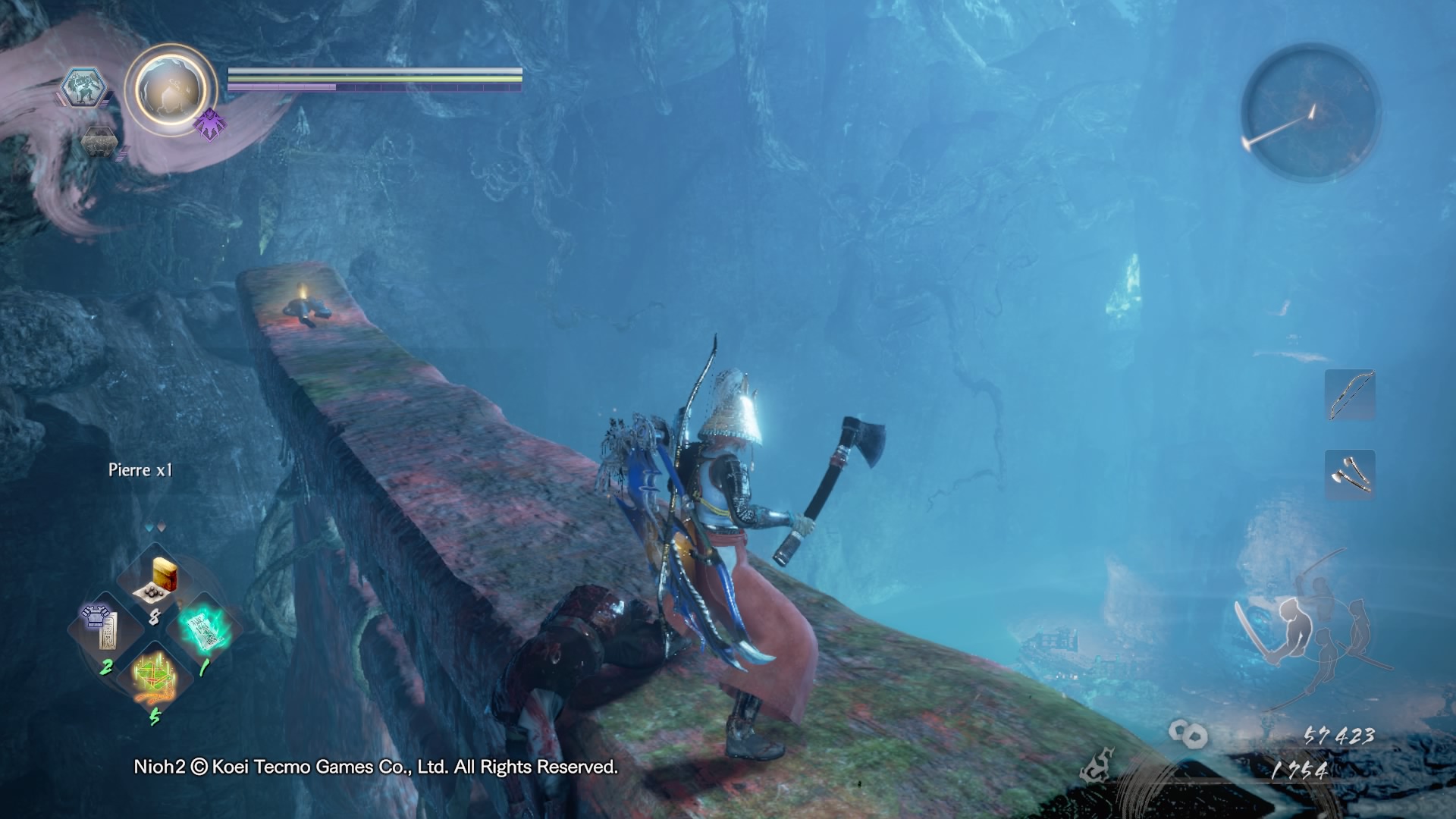The width and height of the screenshot is (1456, 819).
Task: Use the green barrier talisman shortcut
Action: pyautogui.click(x=155, y=675)
